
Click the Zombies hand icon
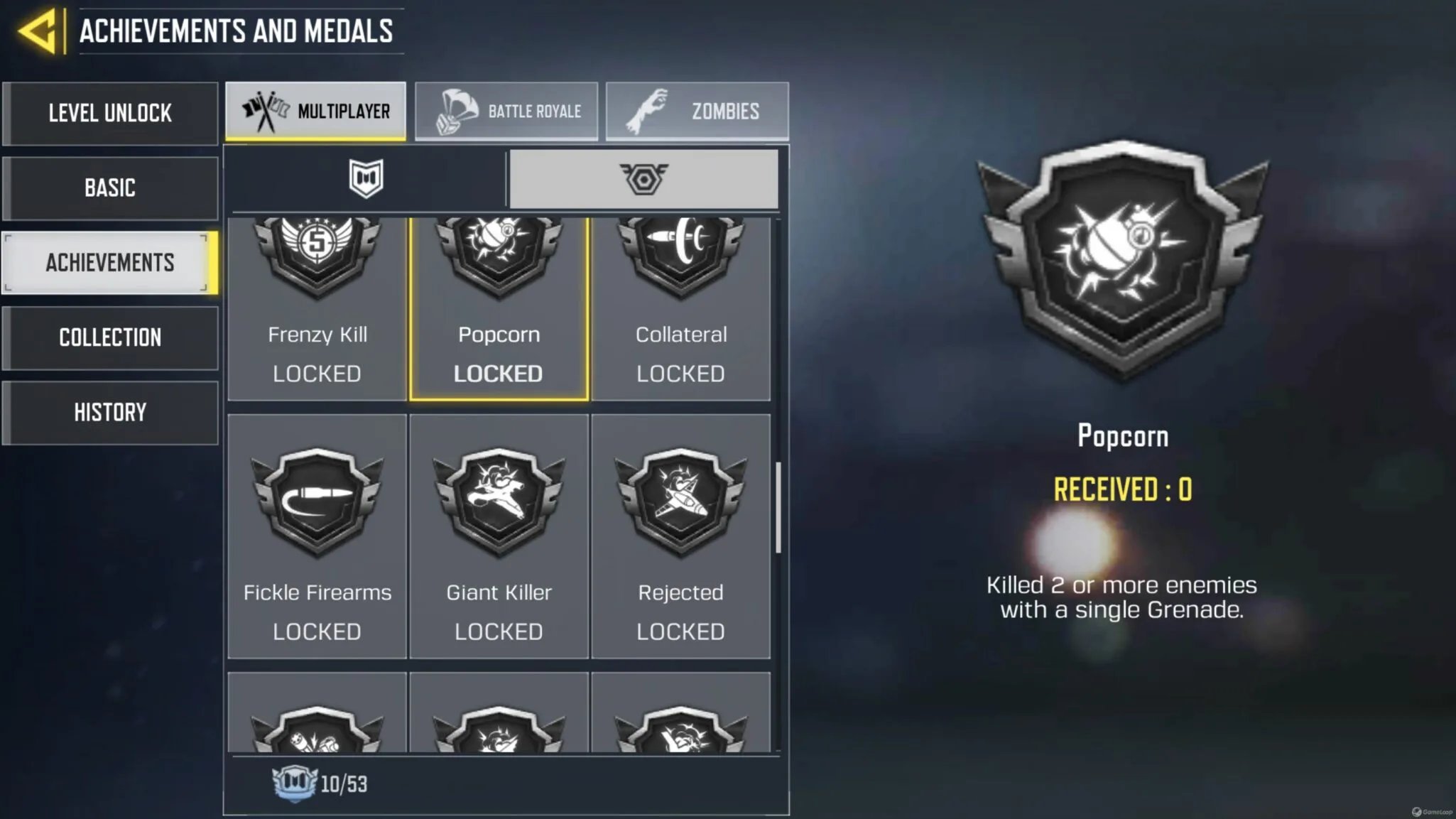tap(648, 110)
